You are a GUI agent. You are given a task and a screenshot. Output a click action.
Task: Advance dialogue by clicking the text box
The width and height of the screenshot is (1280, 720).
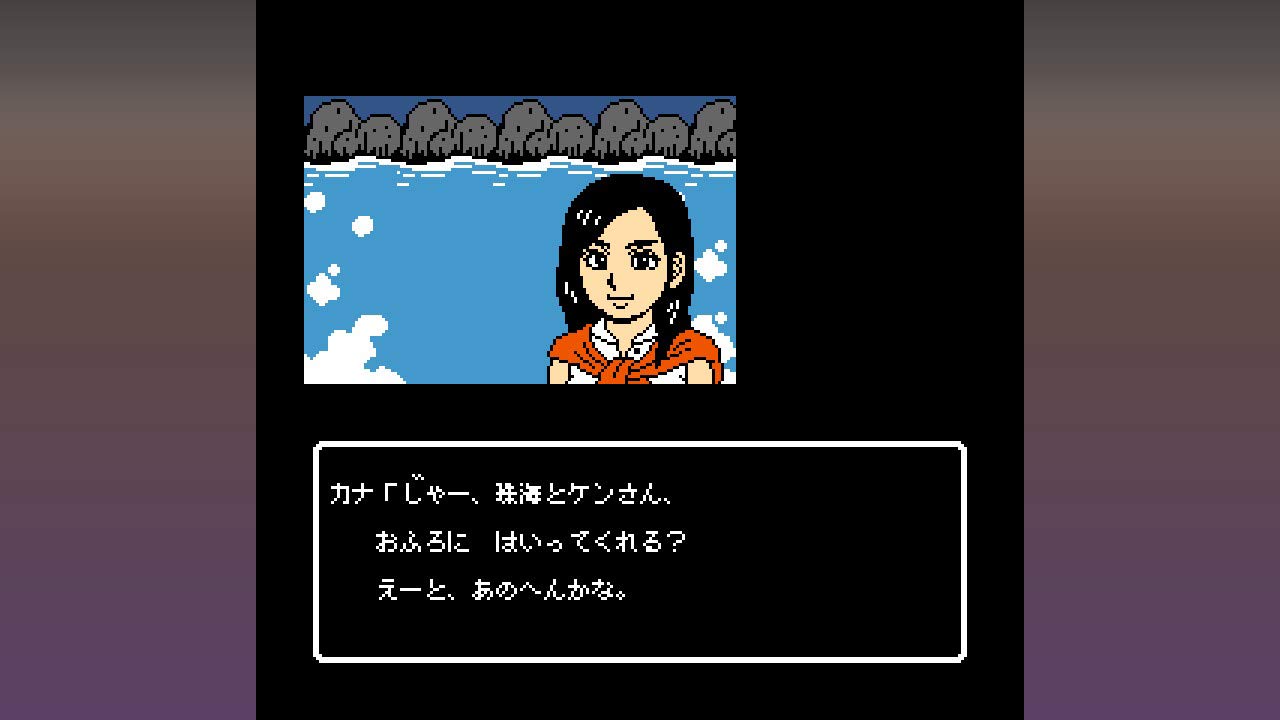(640, 550)
